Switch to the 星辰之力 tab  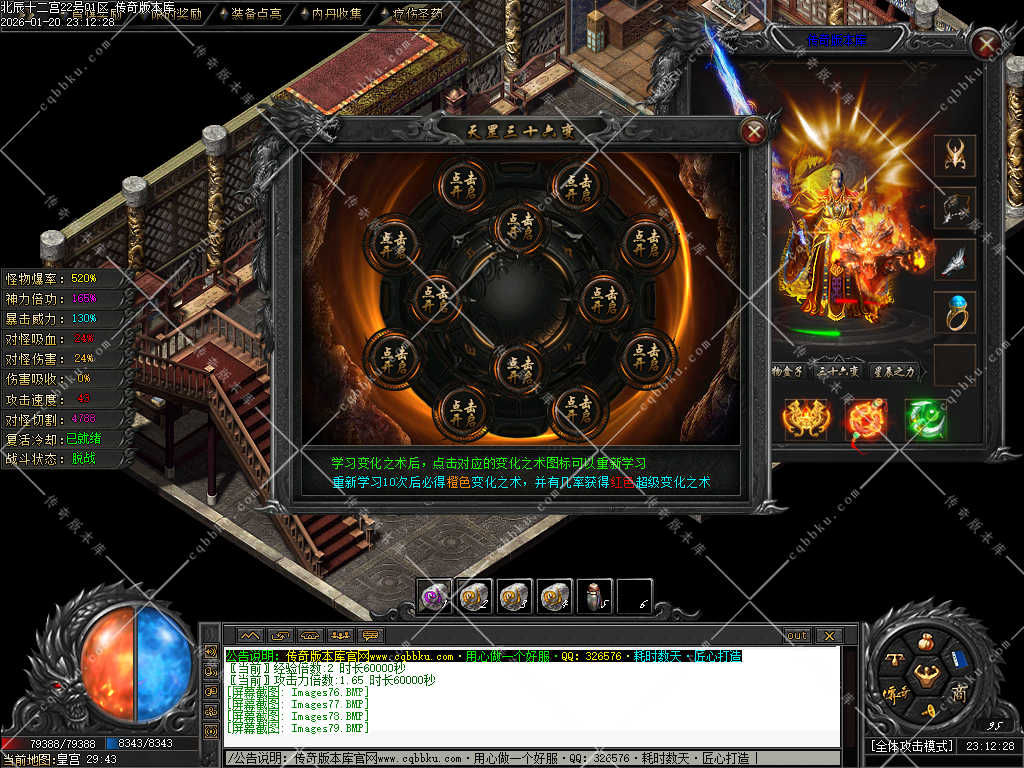tap(893, 371)
